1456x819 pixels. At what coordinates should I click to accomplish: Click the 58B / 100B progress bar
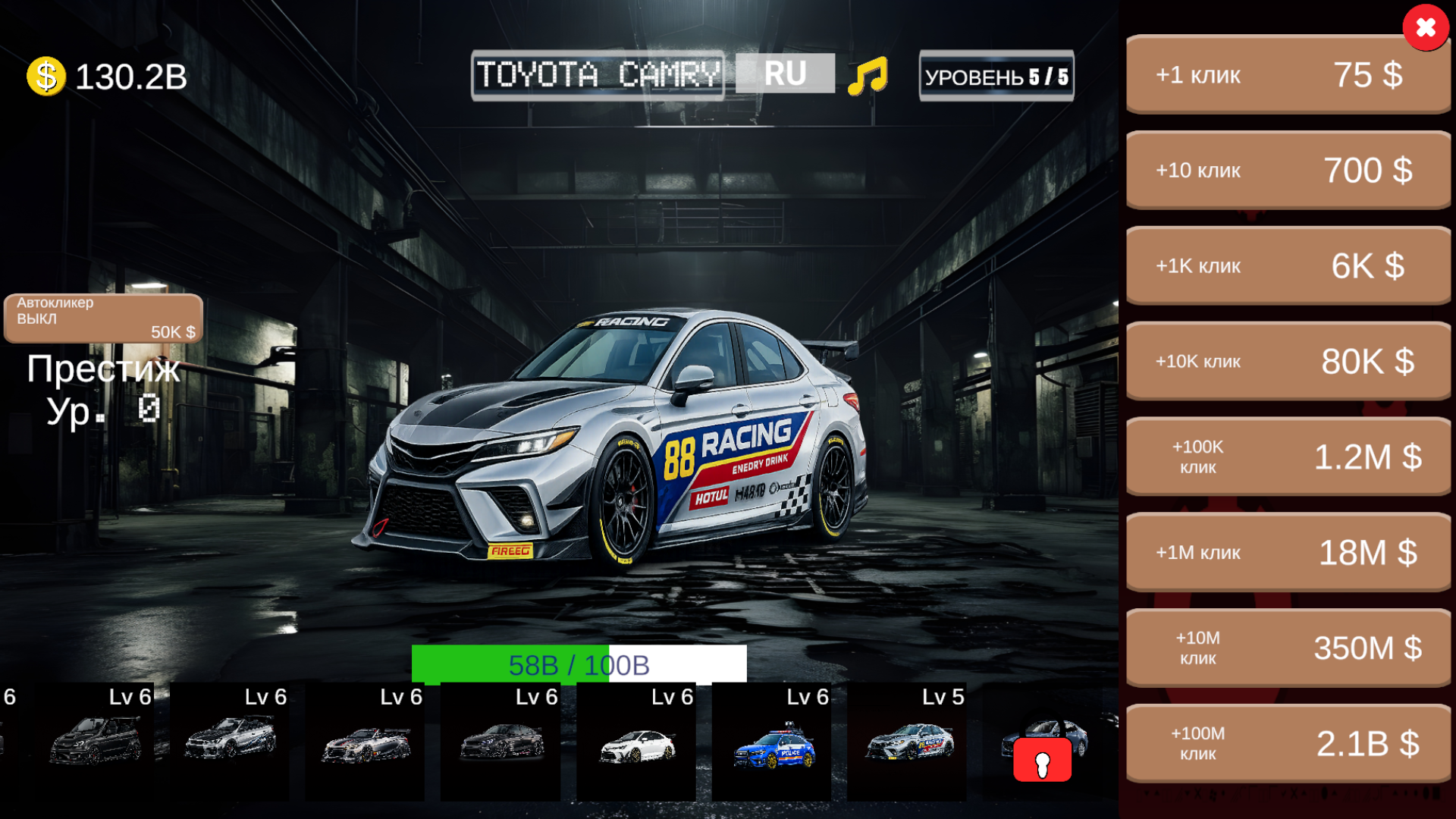coord(579,664)
